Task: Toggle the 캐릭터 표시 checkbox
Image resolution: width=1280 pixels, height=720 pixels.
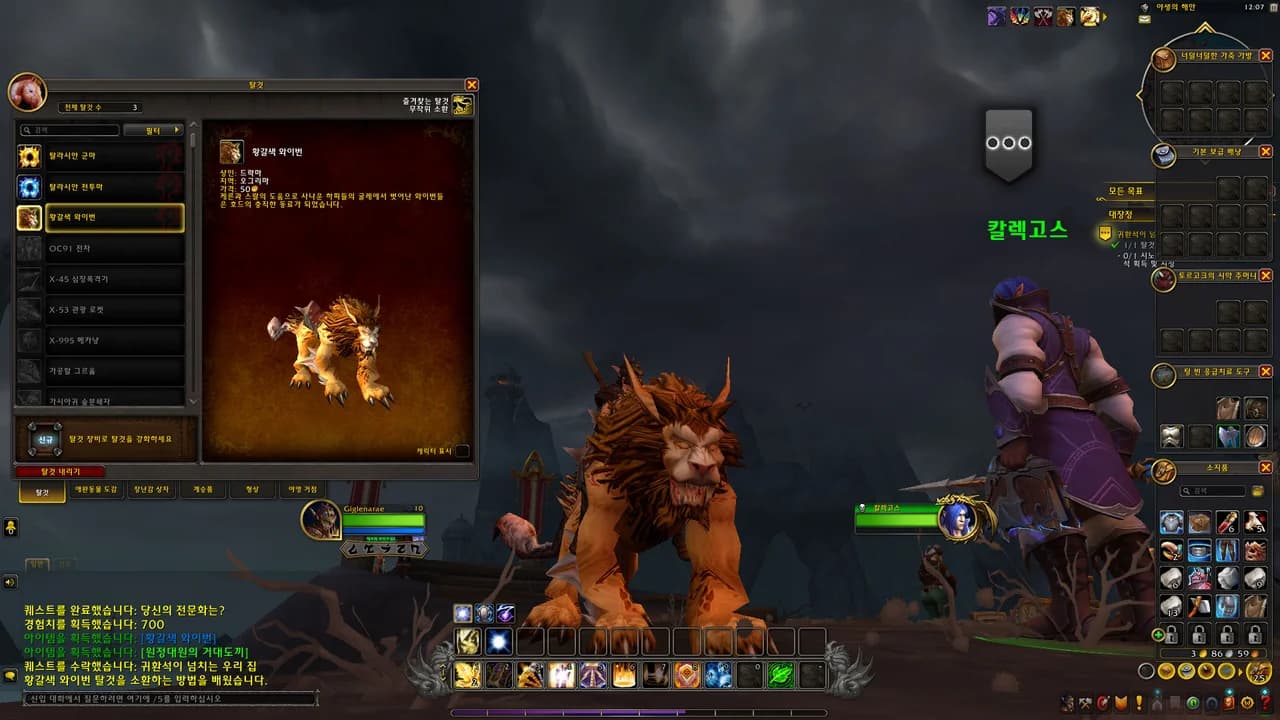Action: tap(462, 451)
